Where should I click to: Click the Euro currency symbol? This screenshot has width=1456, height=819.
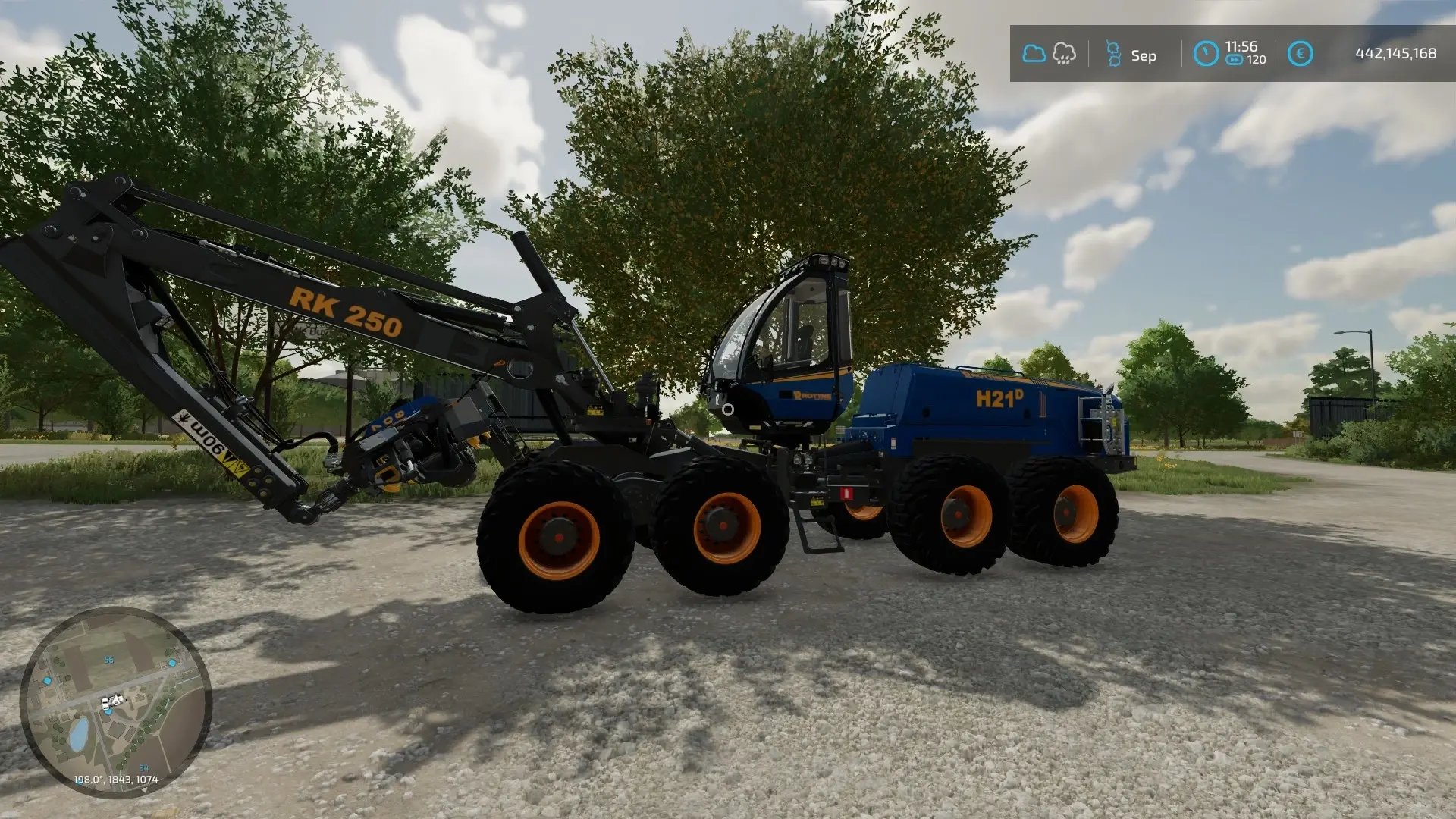click(x=1301, y=53)
